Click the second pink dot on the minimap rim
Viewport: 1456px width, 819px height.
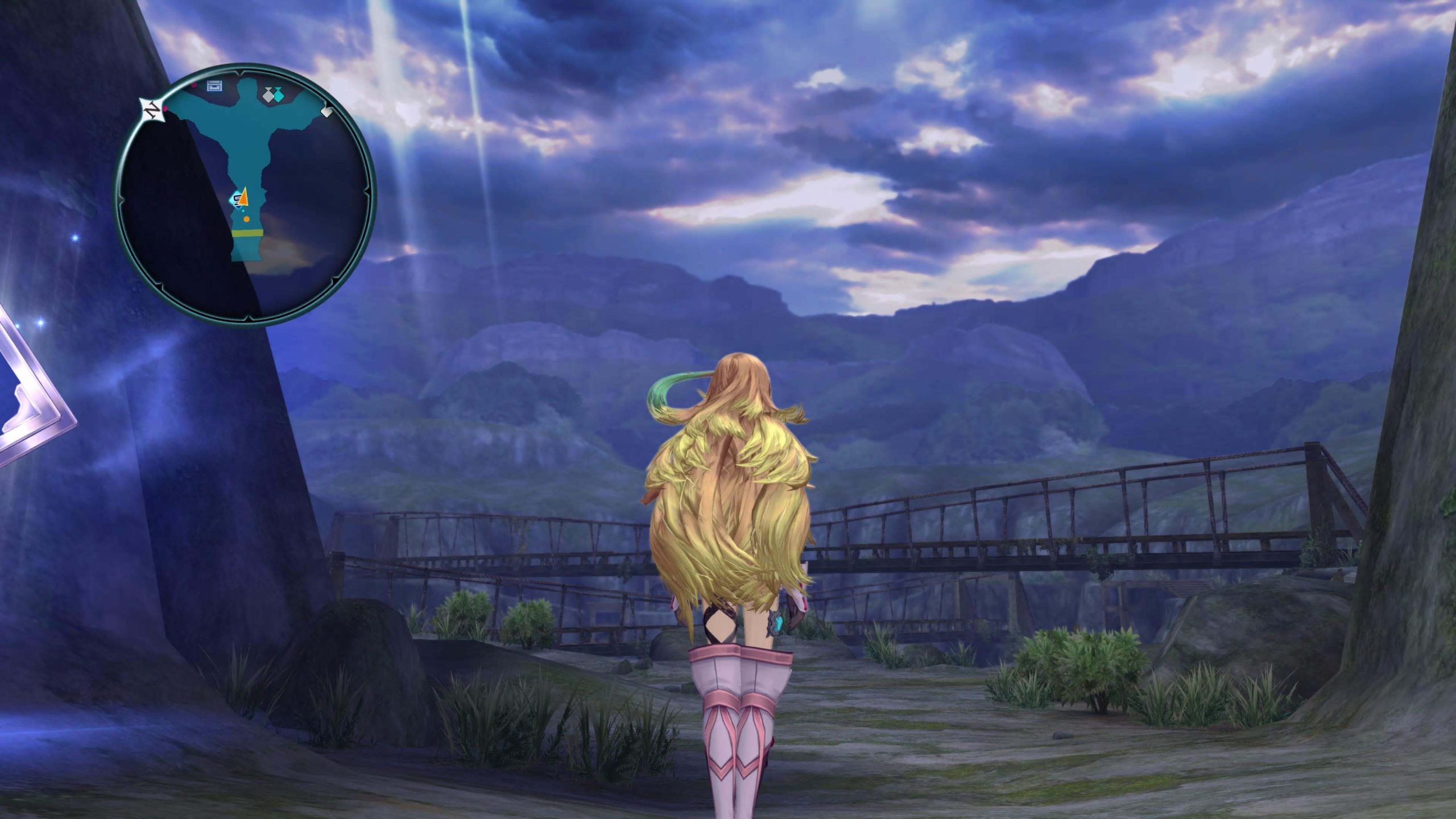[x=193, y=84]
